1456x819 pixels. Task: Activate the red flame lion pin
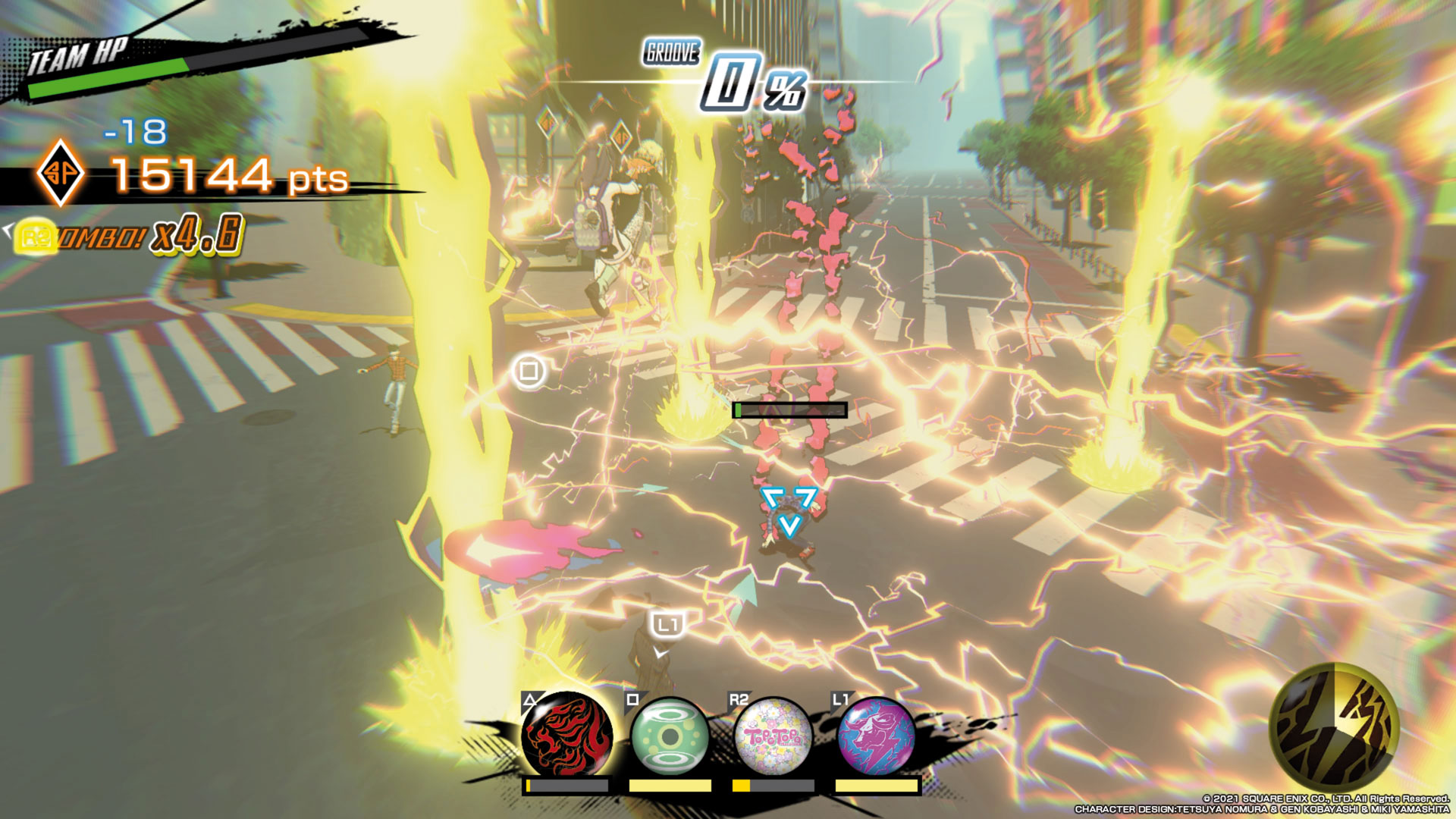click(x=566, y=735)
